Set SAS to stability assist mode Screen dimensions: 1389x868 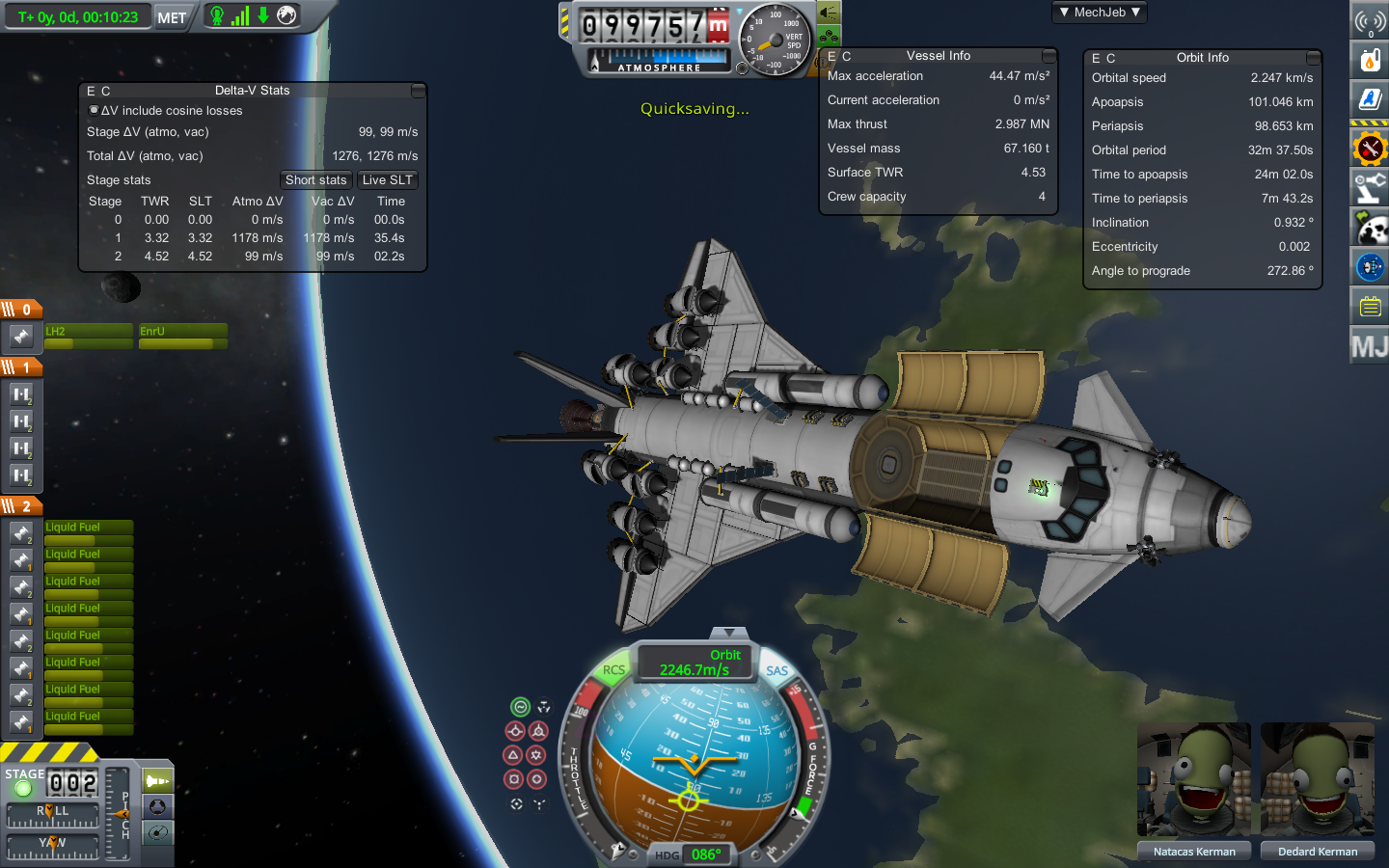(521, 707)
